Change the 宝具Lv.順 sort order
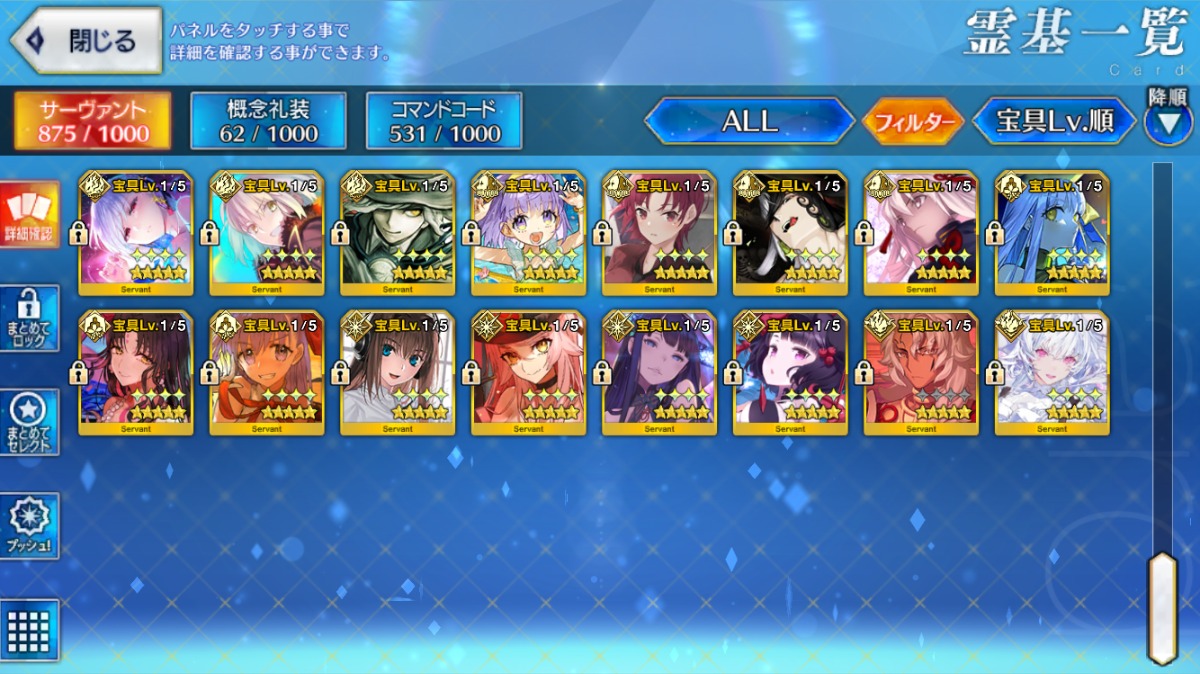Image resolution: width=1200 pixels, height=674 pixels. [1054, 122]
